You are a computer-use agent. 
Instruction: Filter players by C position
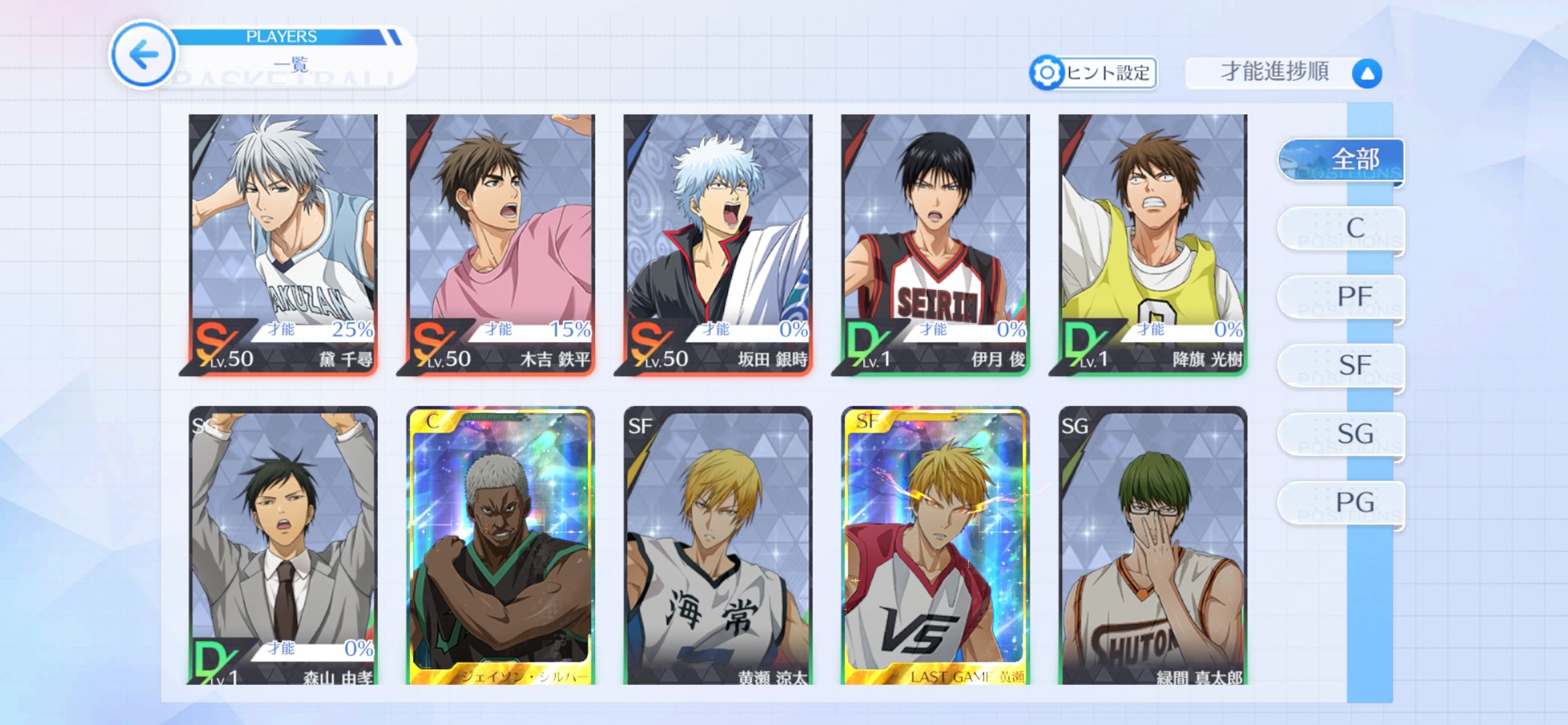click(1341, 229)
